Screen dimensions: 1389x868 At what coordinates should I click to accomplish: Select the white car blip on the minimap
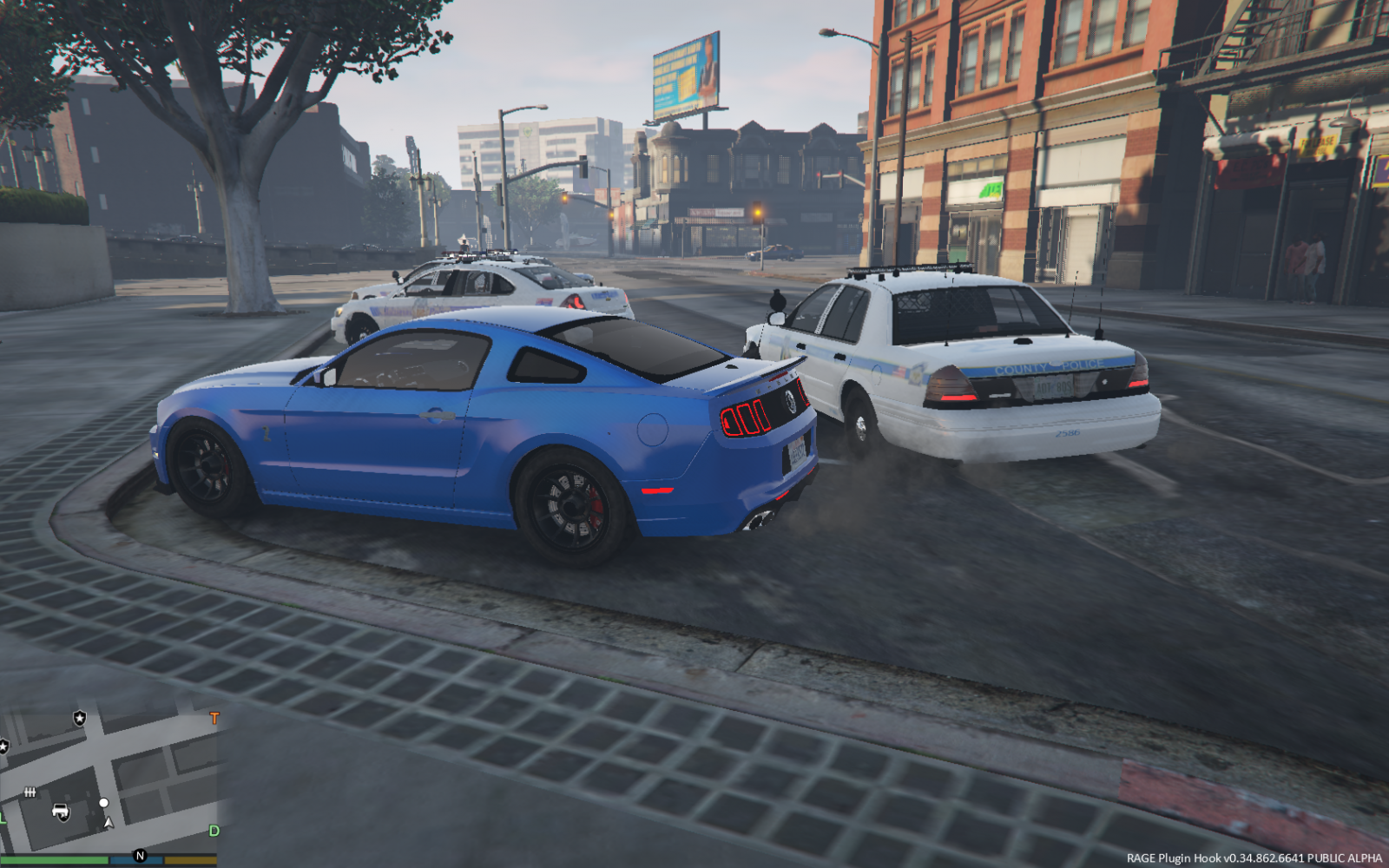pos(61,812)
